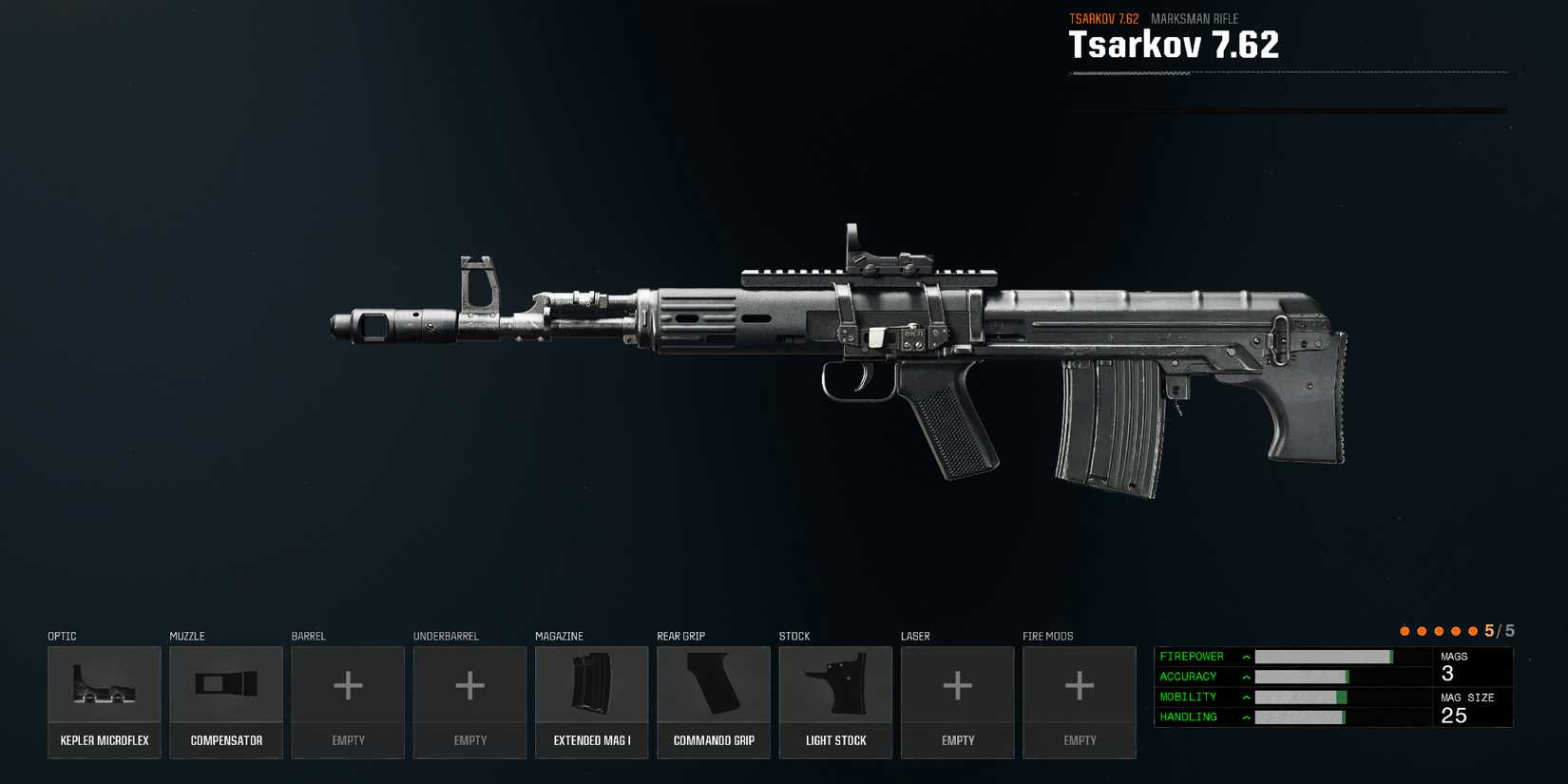This screenshot has width=1568, height=784.
Task: Click the plus icon in the Underbarrel slot
Action: click(469, 684)
